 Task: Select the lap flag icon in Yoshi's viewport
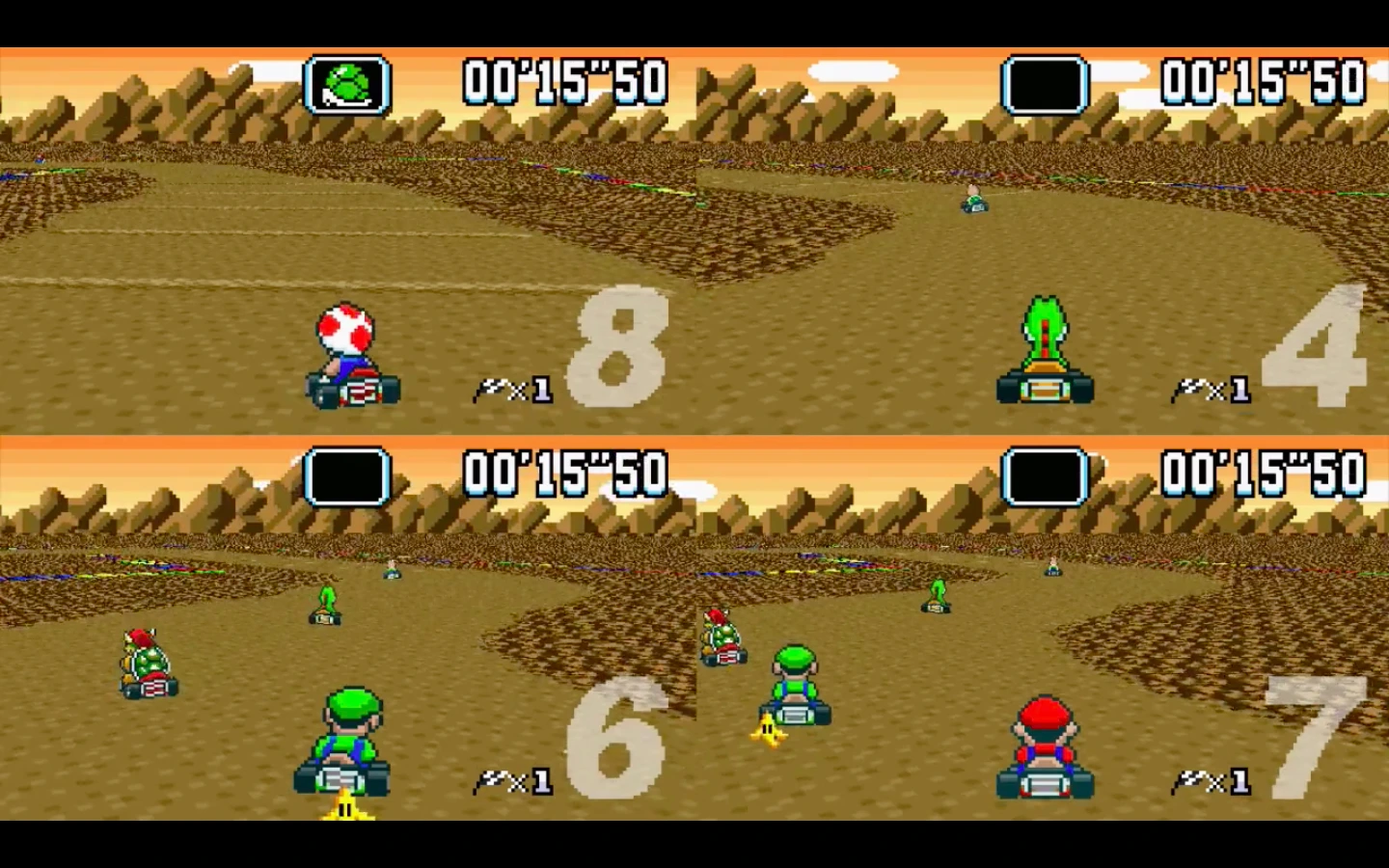(x=1191, y=391)
